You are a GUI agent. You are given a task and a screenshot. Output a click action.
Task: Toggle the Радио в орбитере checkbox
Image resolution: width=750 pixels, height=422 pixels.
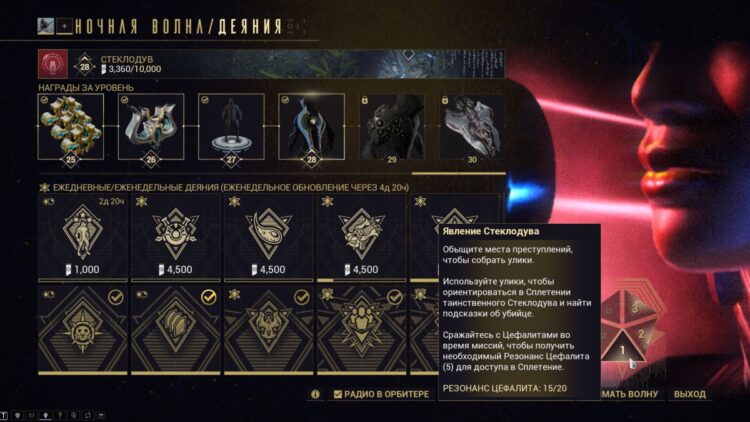[338, 394]
